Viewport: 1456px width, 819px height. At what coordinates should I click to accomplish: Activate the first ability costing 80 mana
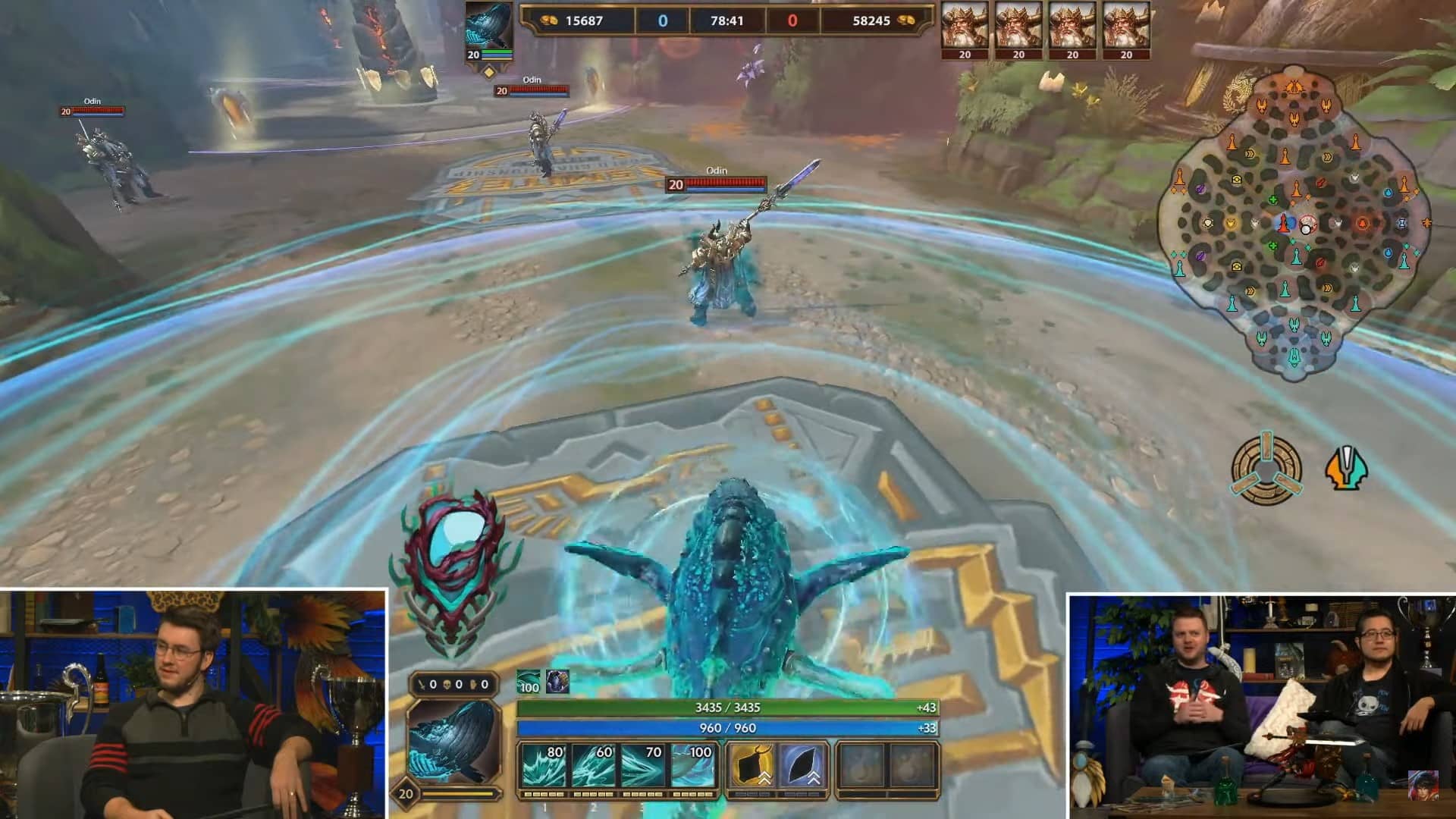[544, 766]
